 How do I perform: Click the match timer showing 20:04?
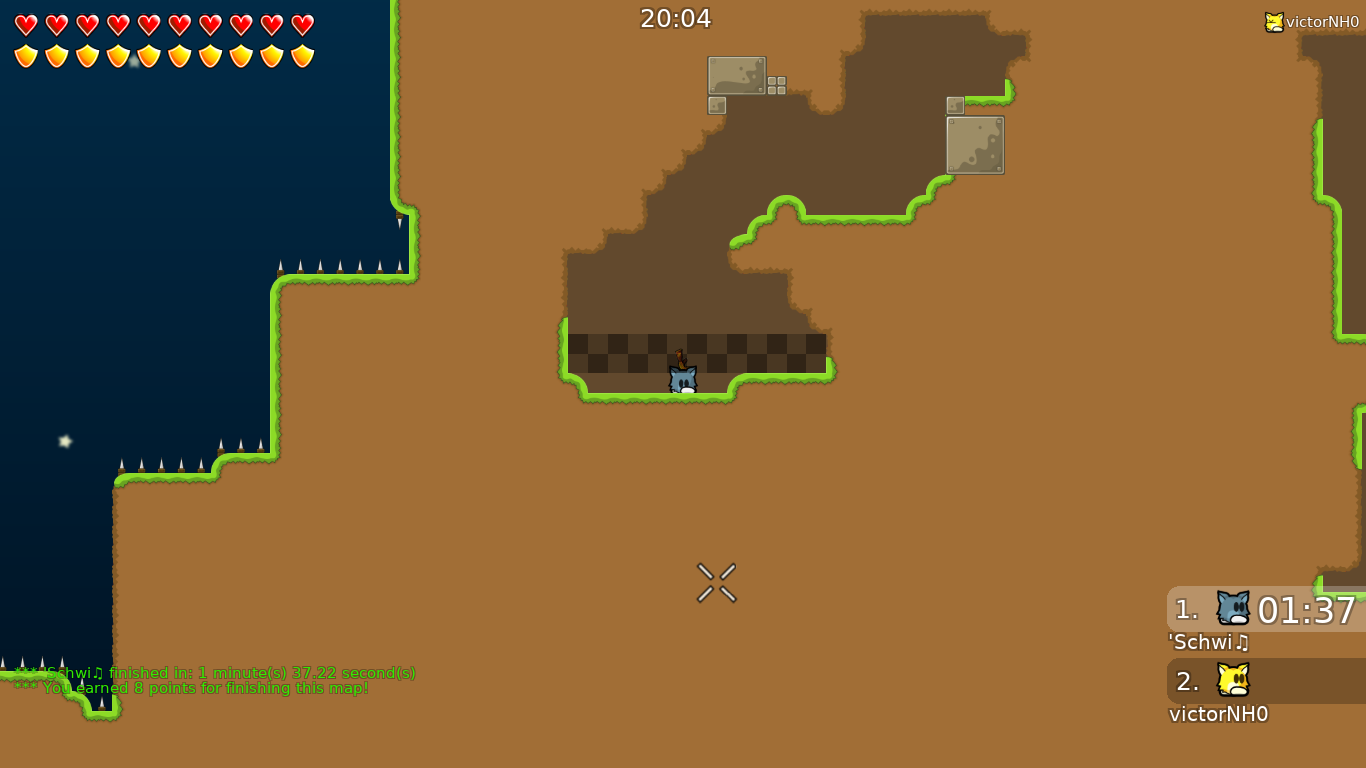point(676,18)
